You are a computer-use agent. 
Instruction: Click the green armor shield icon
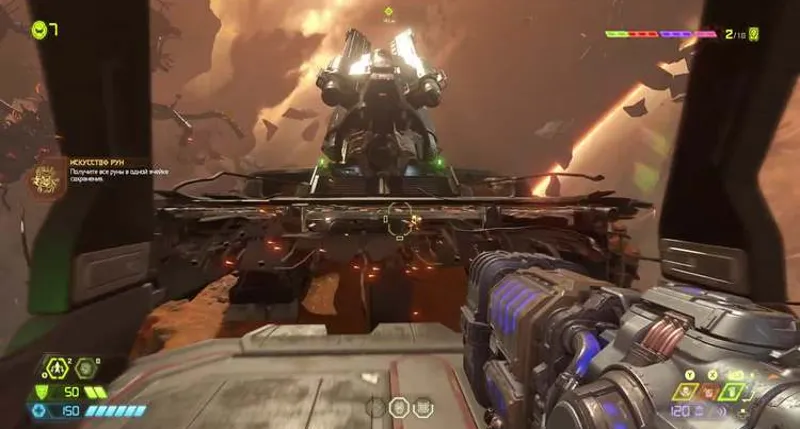tap(41, 392)
